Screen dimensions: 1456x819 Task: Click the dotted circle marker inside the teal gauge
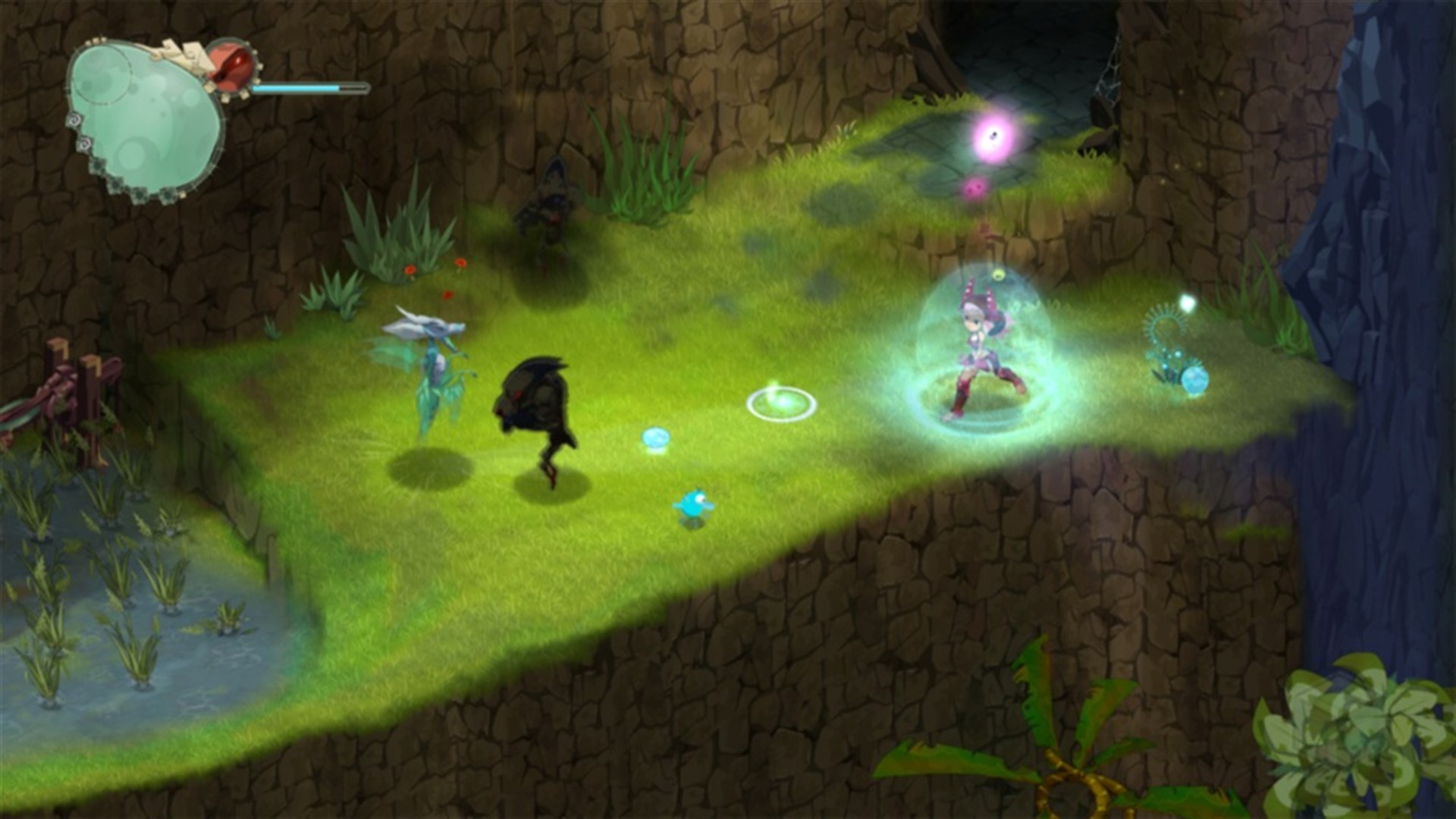[x=102, y=76]
